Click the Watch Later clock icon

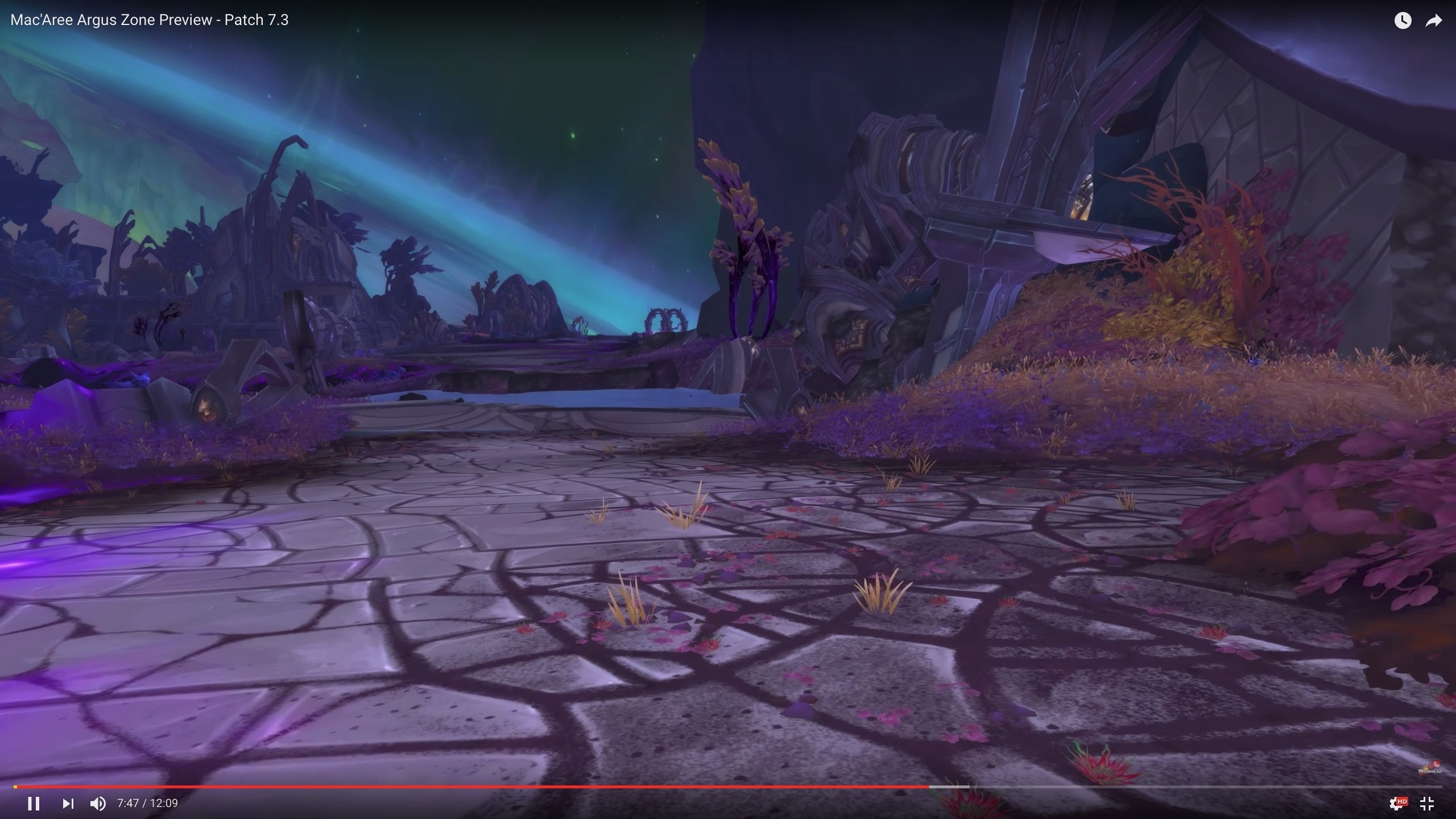1404,20
